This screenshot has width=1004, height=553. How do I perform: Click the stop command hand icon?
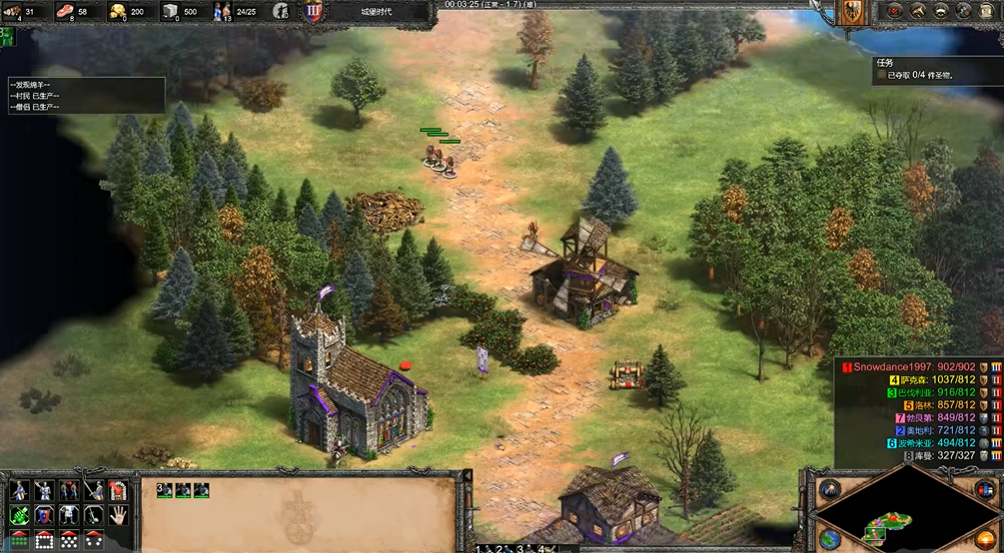pyautogui.click(x=118, y=515)
